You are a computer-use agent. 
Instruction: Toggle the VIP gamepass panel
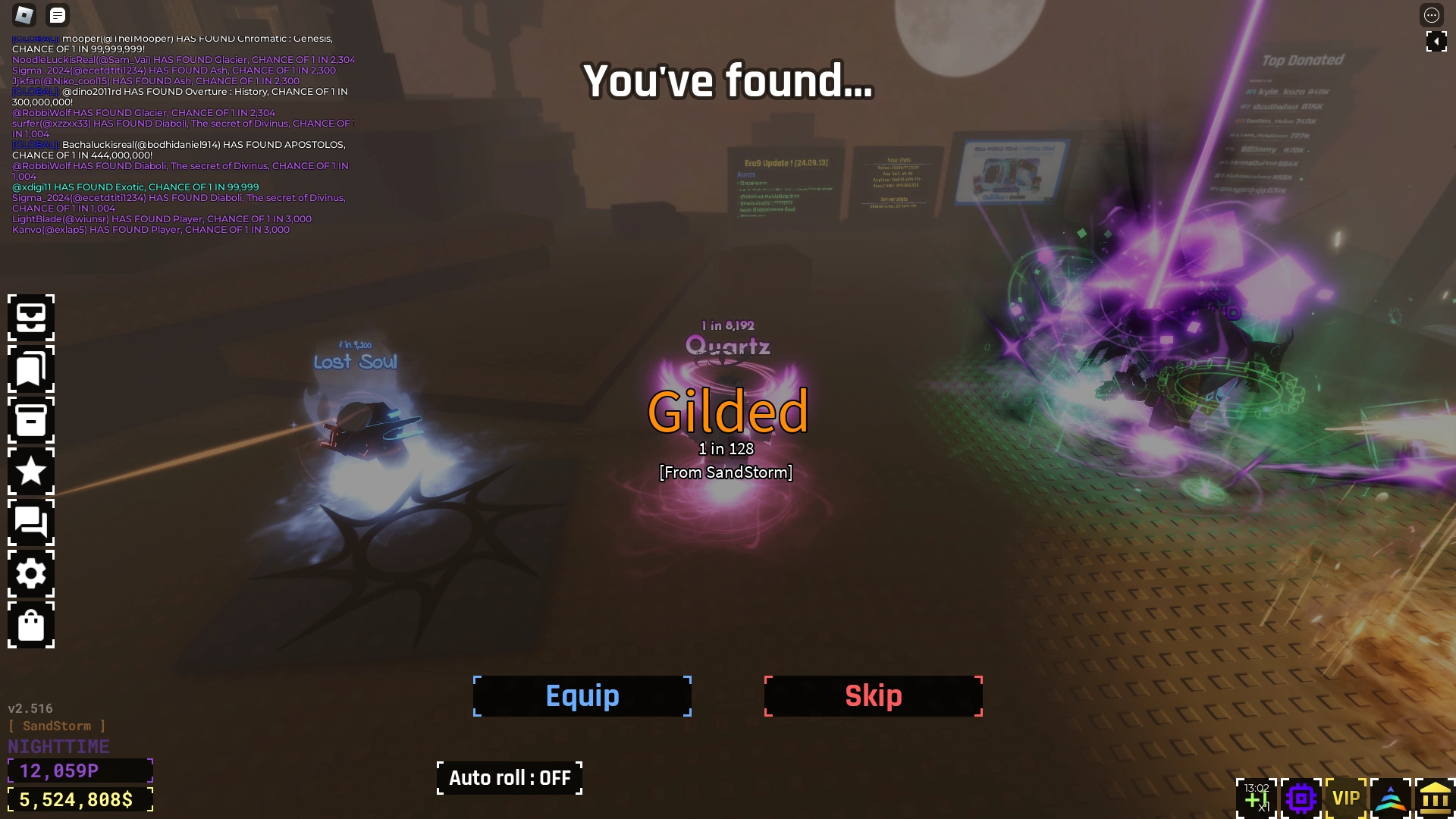[x=1345, y=797]
